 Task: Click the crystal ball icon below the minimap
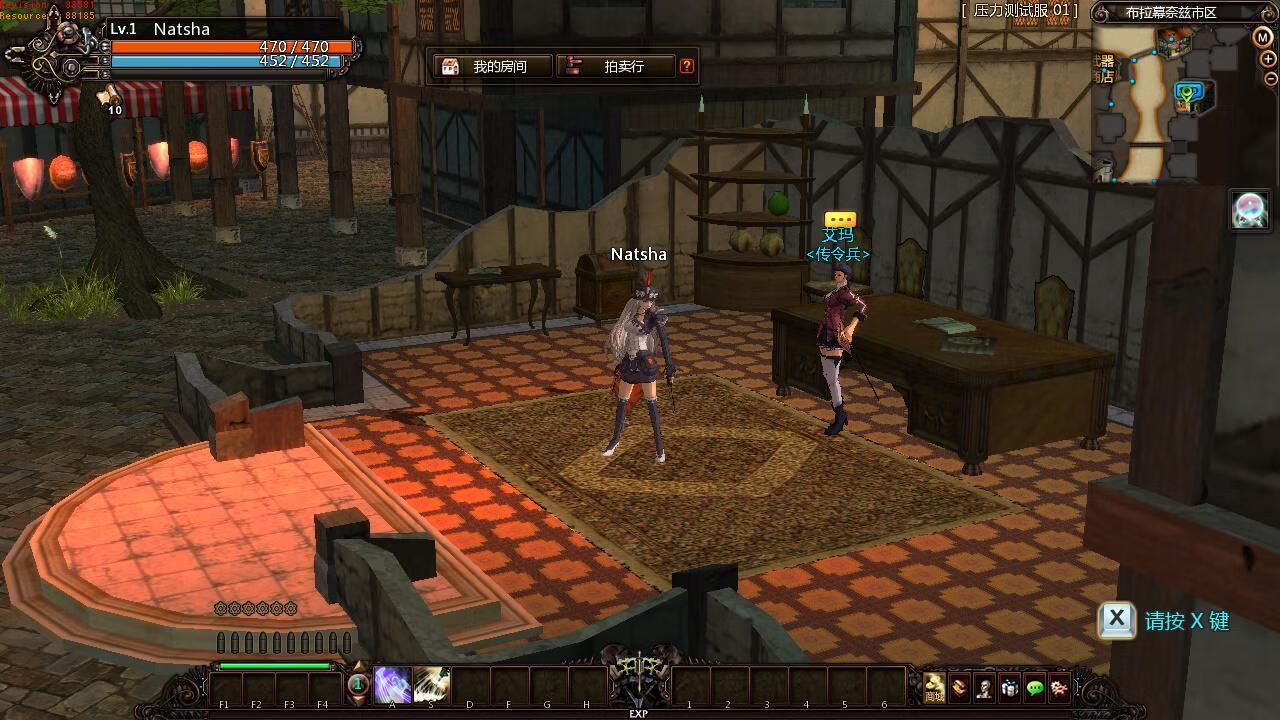[1250, 210]
